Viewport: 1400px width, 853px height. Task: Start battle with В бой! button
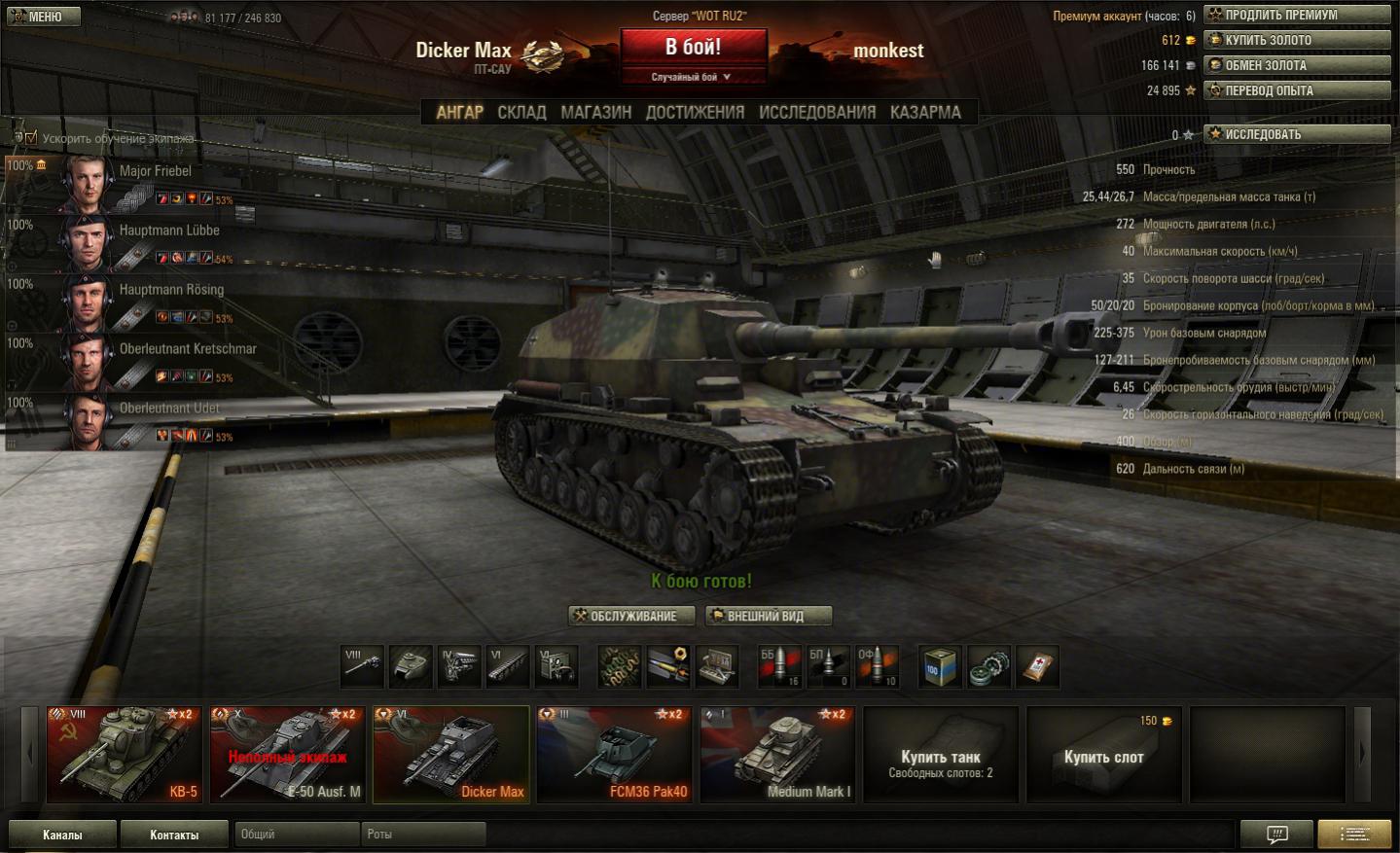tap(693, 48)
